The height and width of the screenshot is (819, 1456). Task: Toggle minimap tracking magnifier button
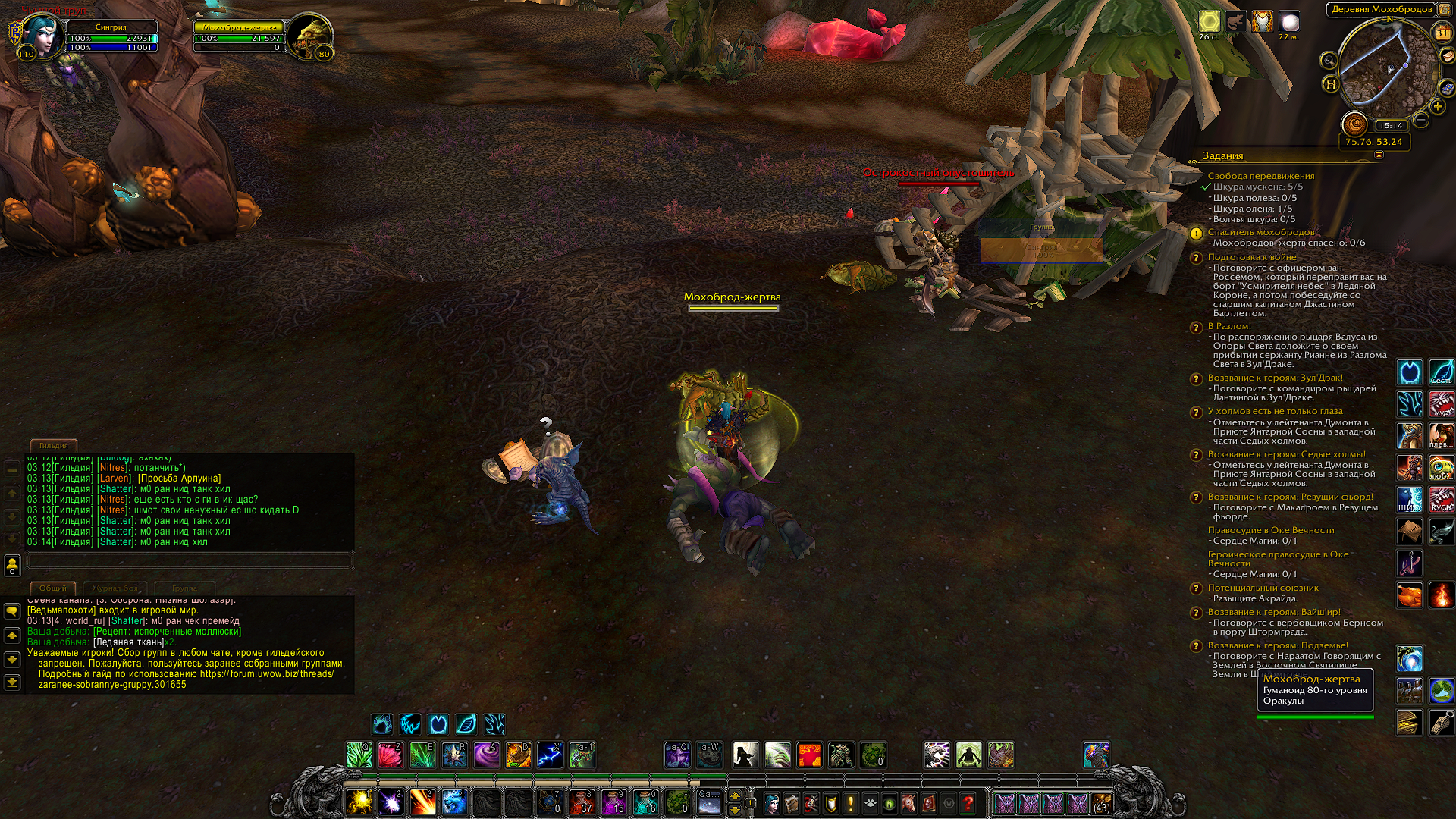click(1329, 61)
